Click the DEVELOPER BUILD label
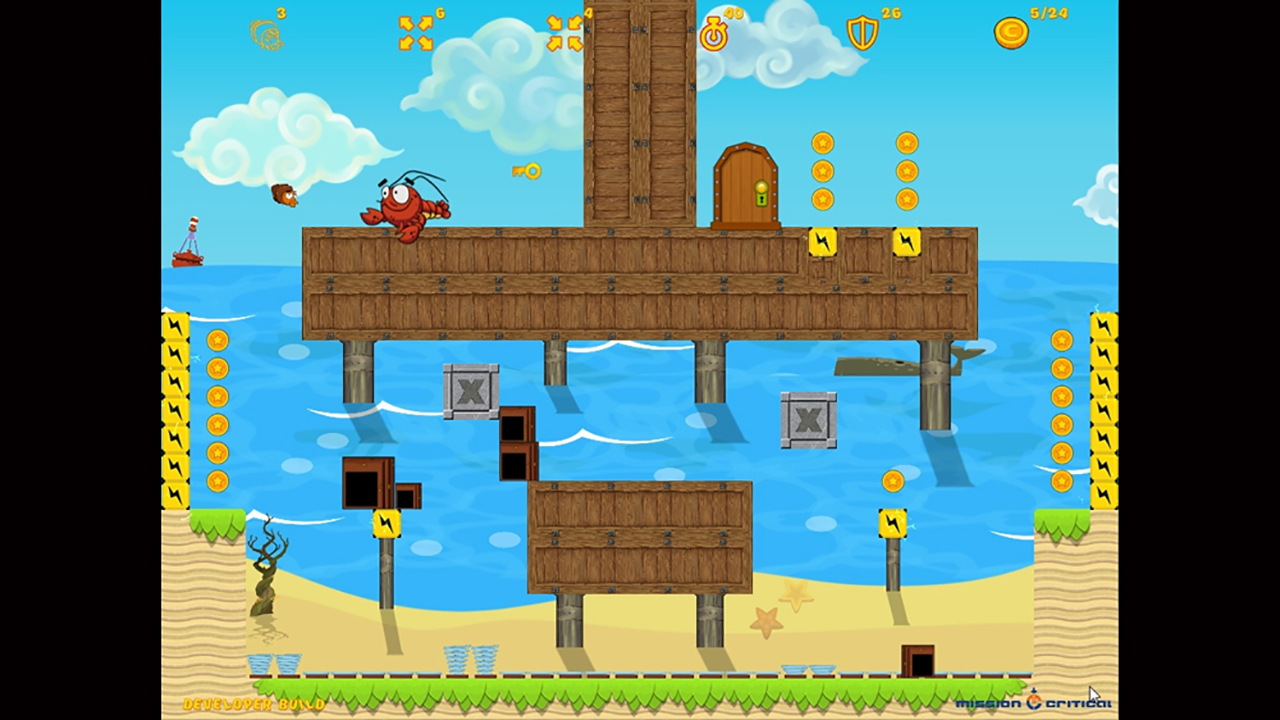Image resolution: width=1280 pixels, height=720 pixels. pos(253,705)
